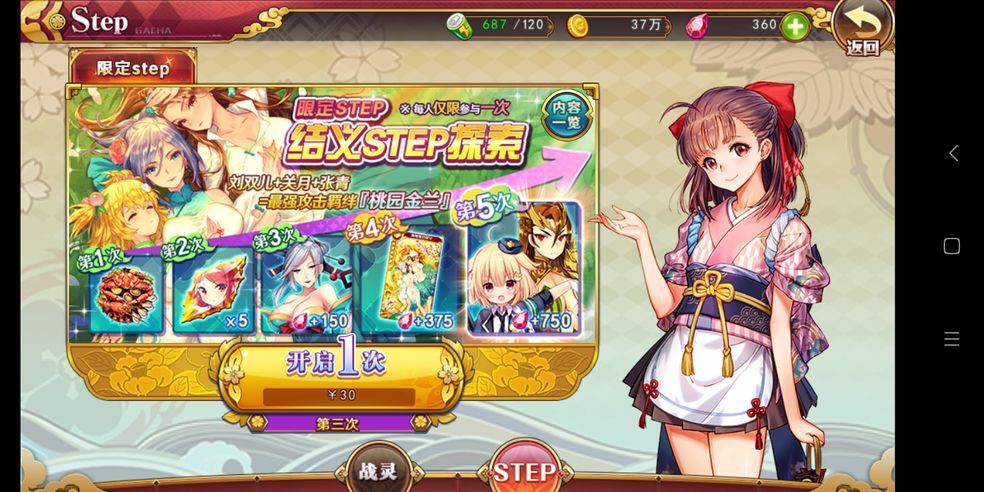Open the 限定step tab

point(133,69)
